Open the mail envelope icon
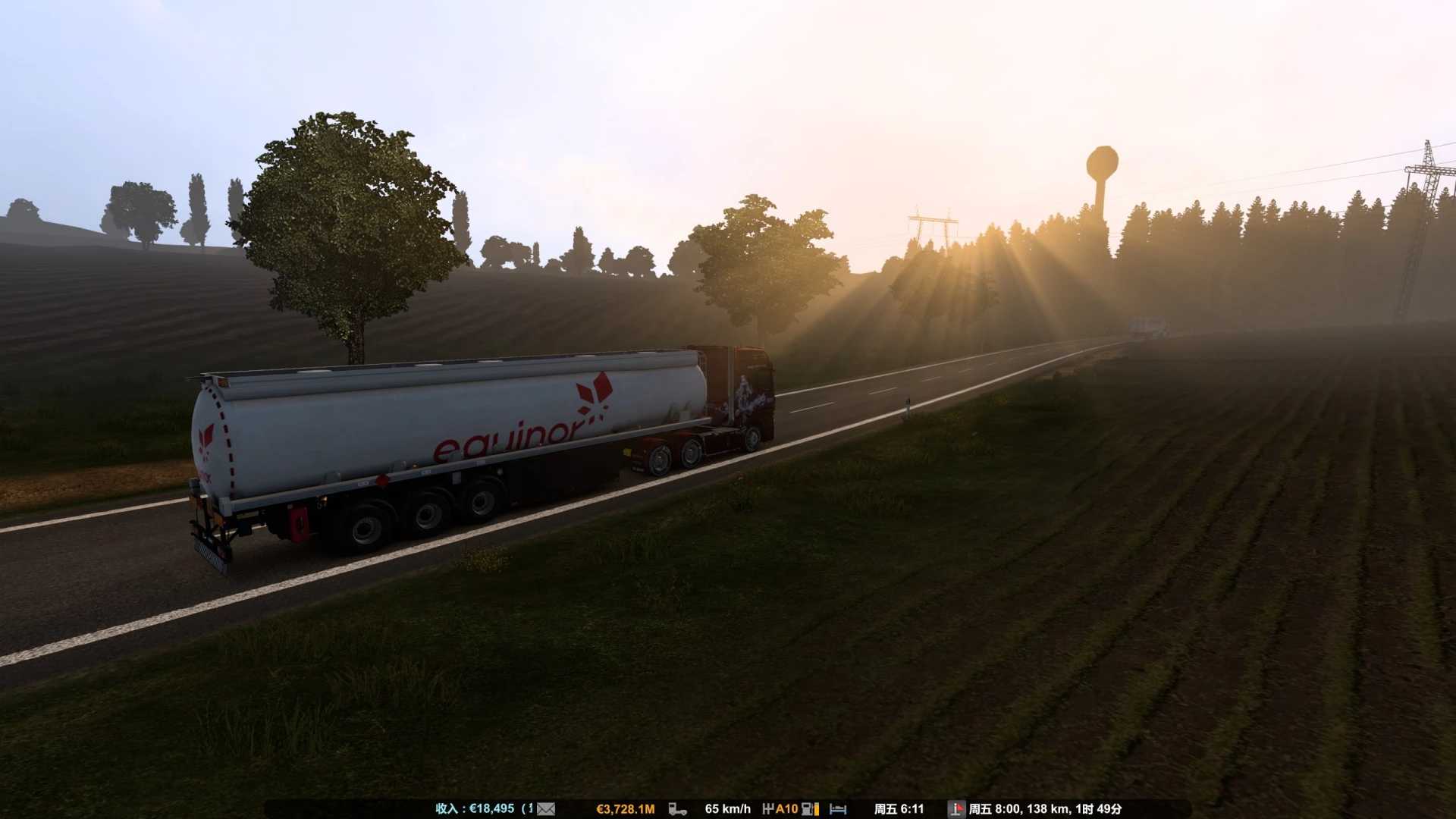Image resolution: width=1456 pixels, height=819 pixels. pos(546,809)
